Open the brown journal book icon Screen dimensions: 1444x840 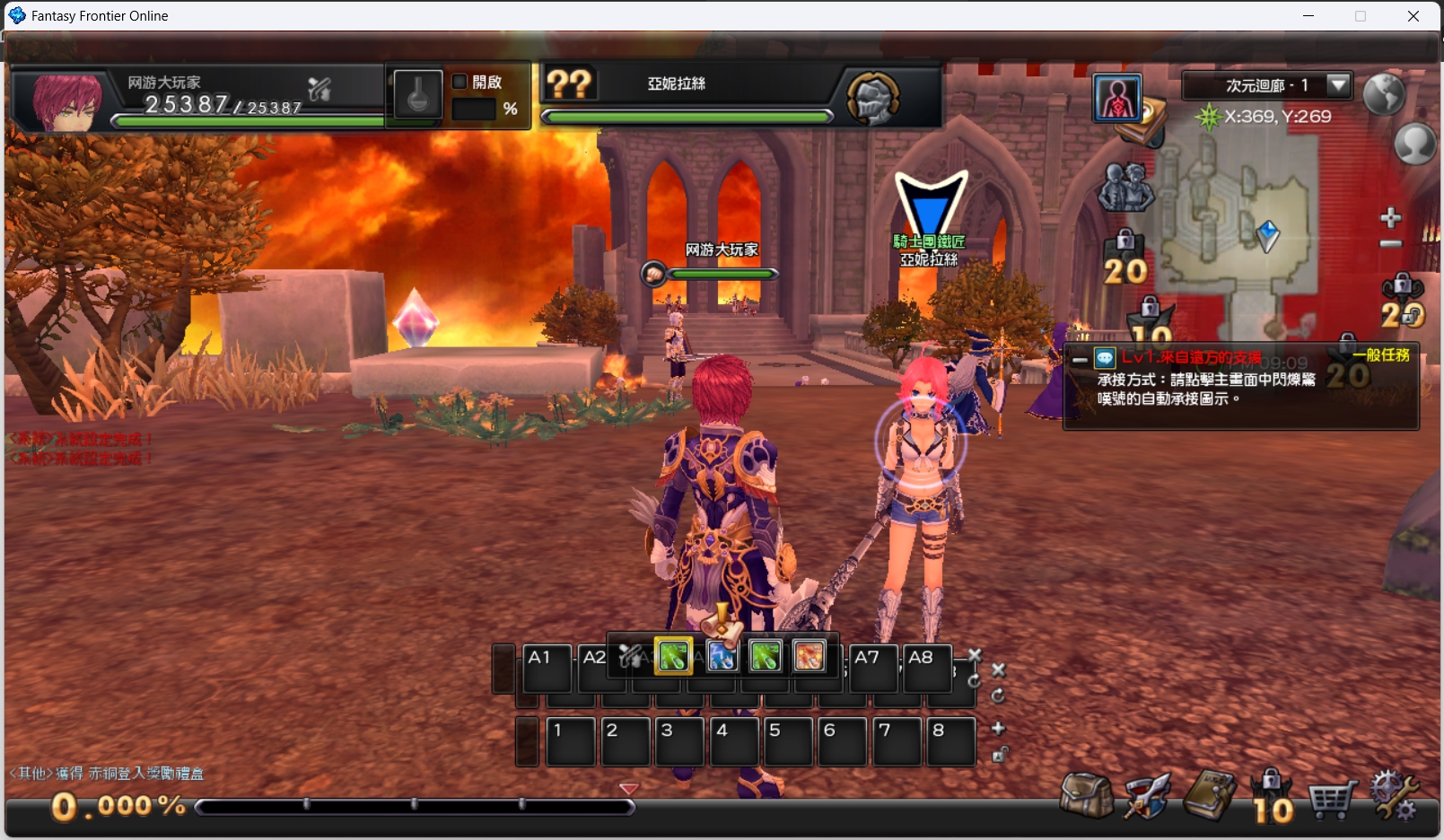click(1210, 795)
